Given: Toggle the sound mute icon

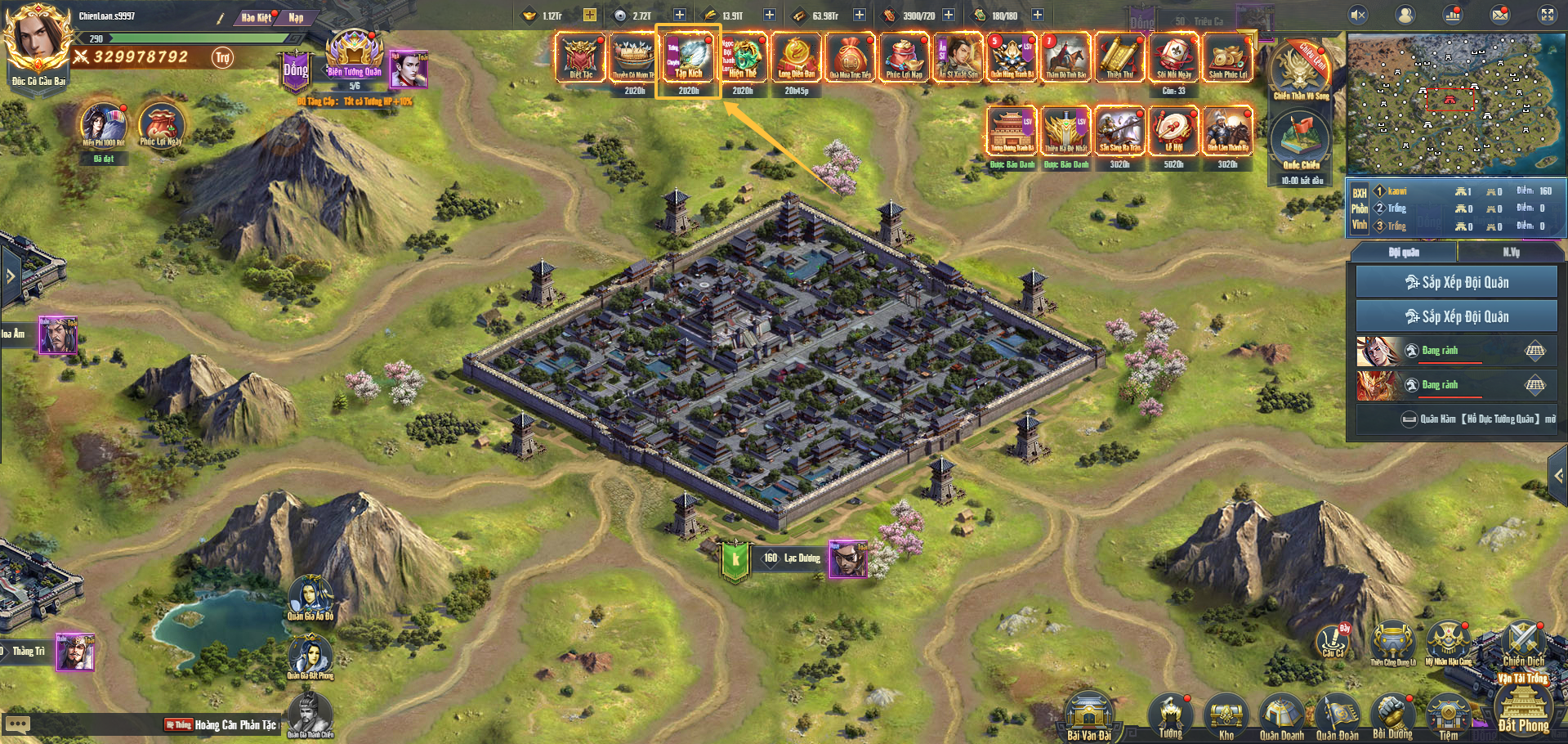Looking at the screenshot, I should point(1358,15).
